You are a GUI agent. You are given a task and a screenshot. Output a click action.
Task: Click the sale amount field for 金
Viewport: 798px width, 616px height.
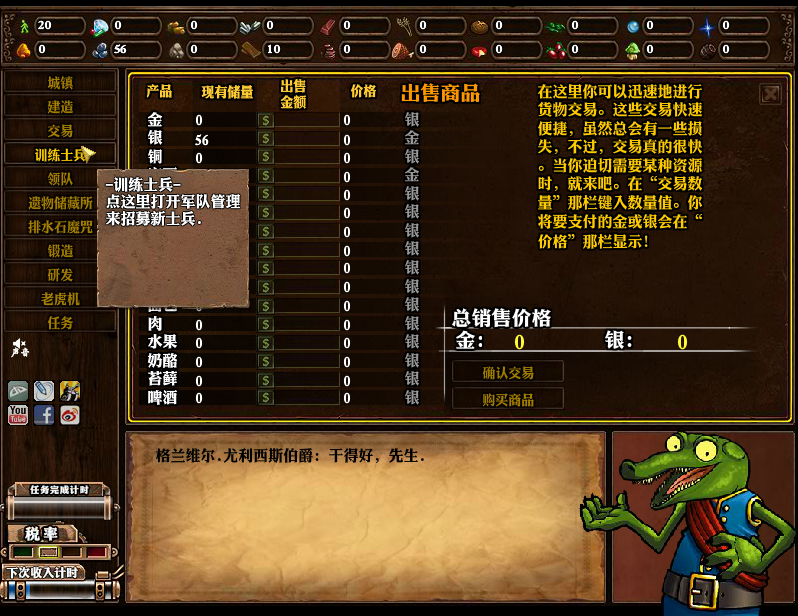coord(306,120)
